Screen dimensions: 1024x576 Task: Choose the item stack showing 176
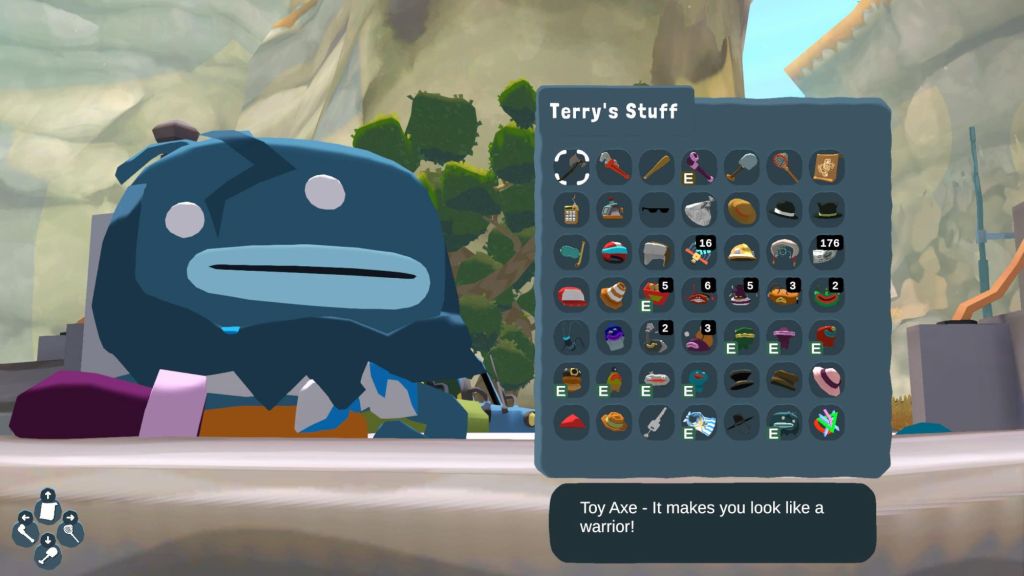[x=827, y=251]
